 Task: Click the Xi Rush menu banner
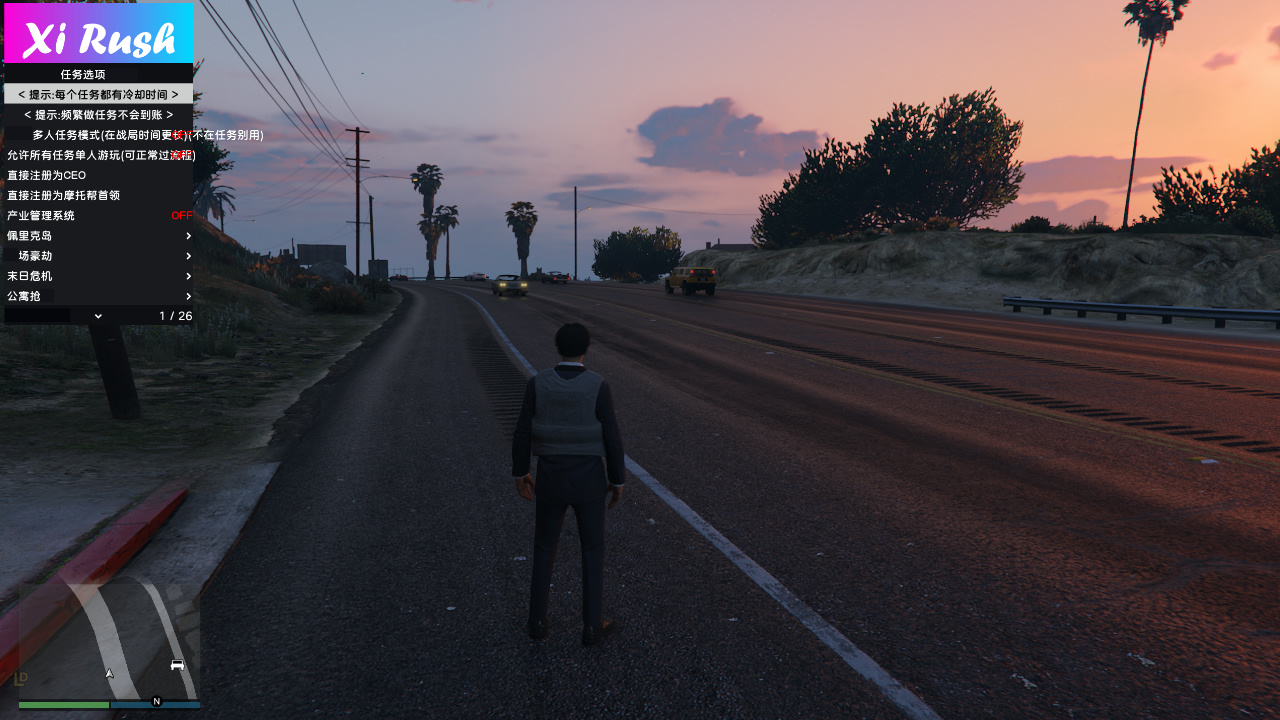(x=98, y=33)
